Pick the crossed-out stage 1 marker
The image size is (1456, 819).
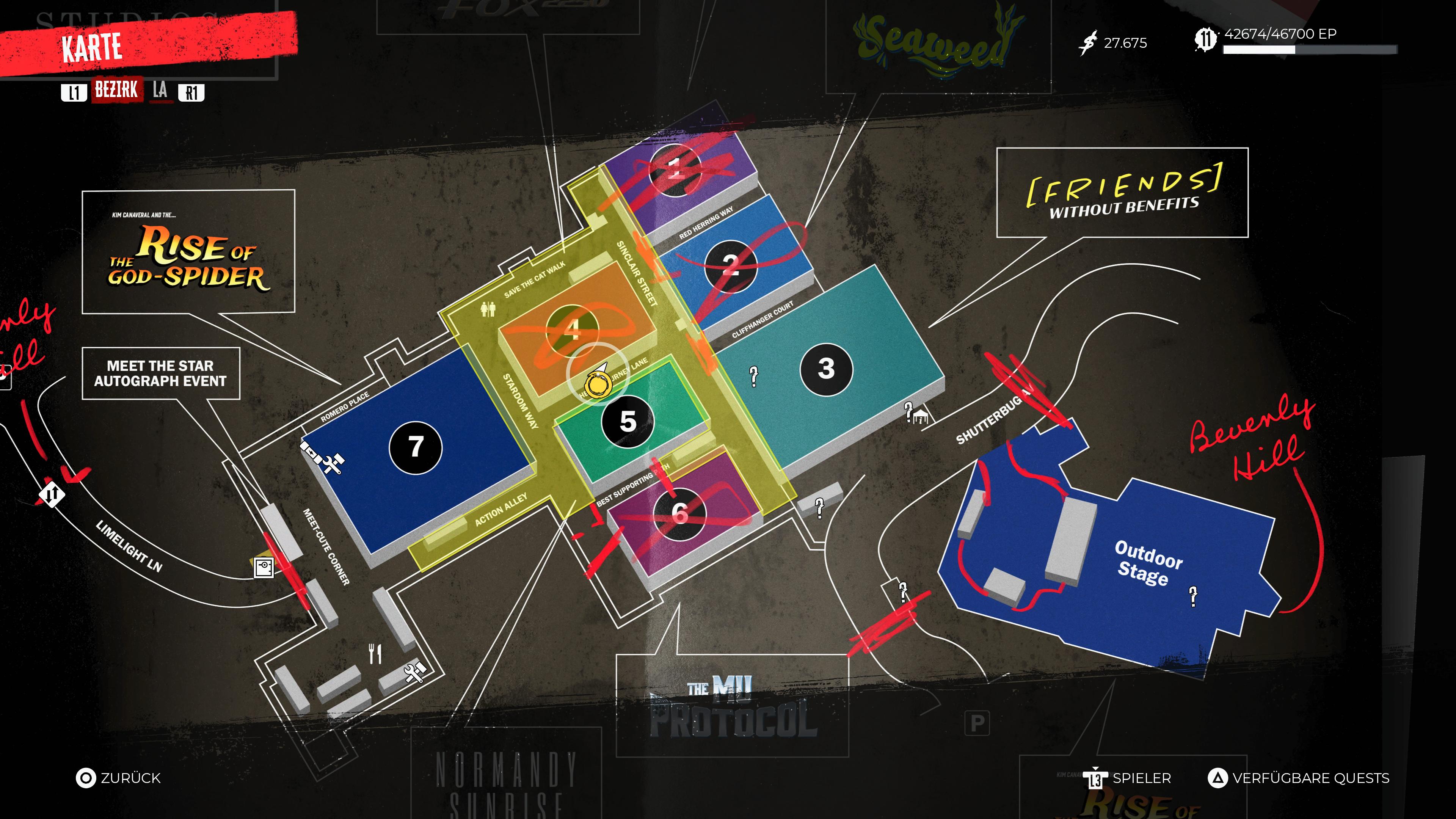(x=675, y=169)
